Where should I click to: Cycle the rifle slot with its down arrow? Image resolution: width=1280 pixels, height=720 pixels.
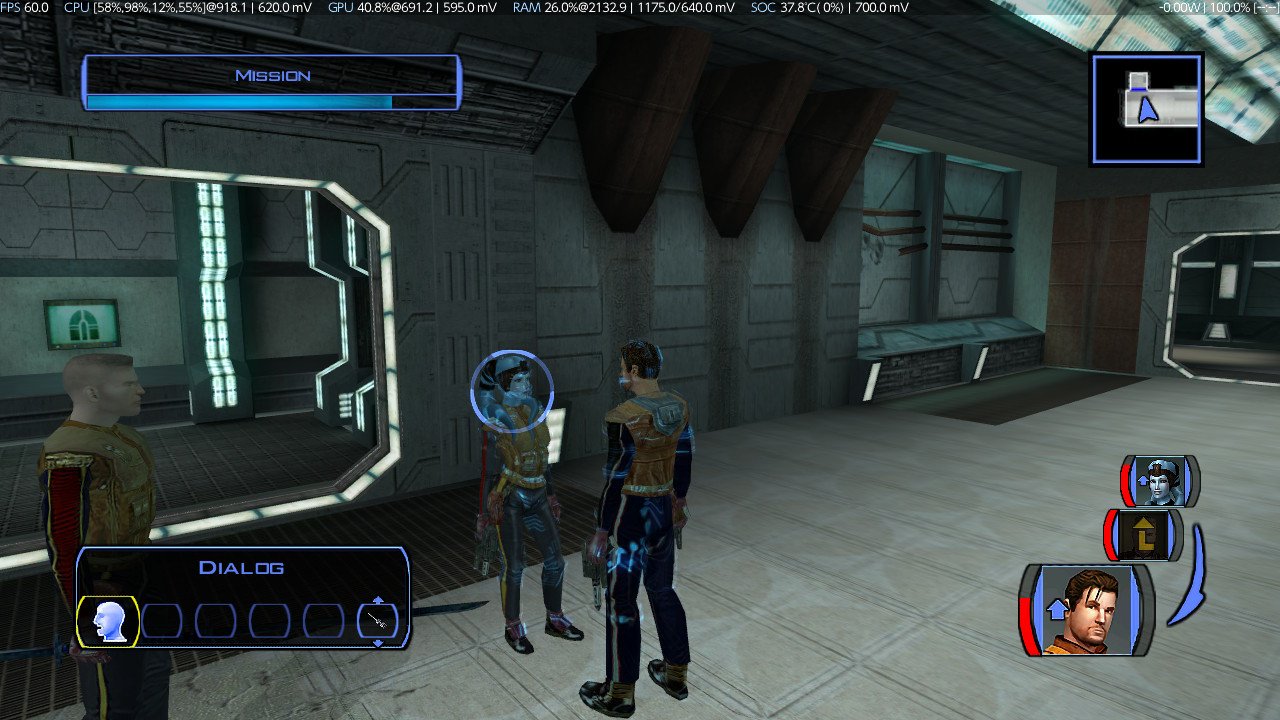[378, 643]
